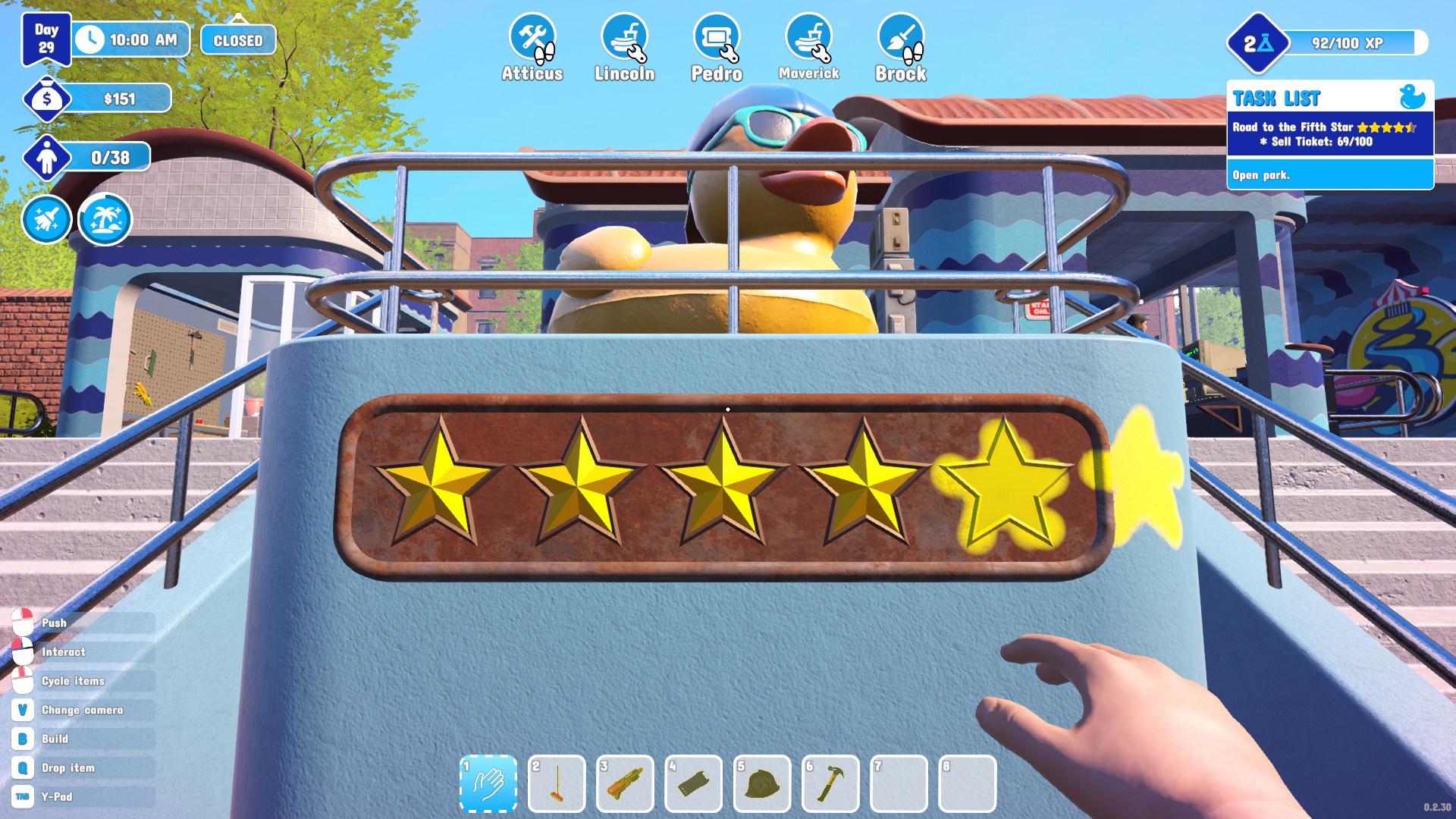Click the money bag icon

point(47,99)
